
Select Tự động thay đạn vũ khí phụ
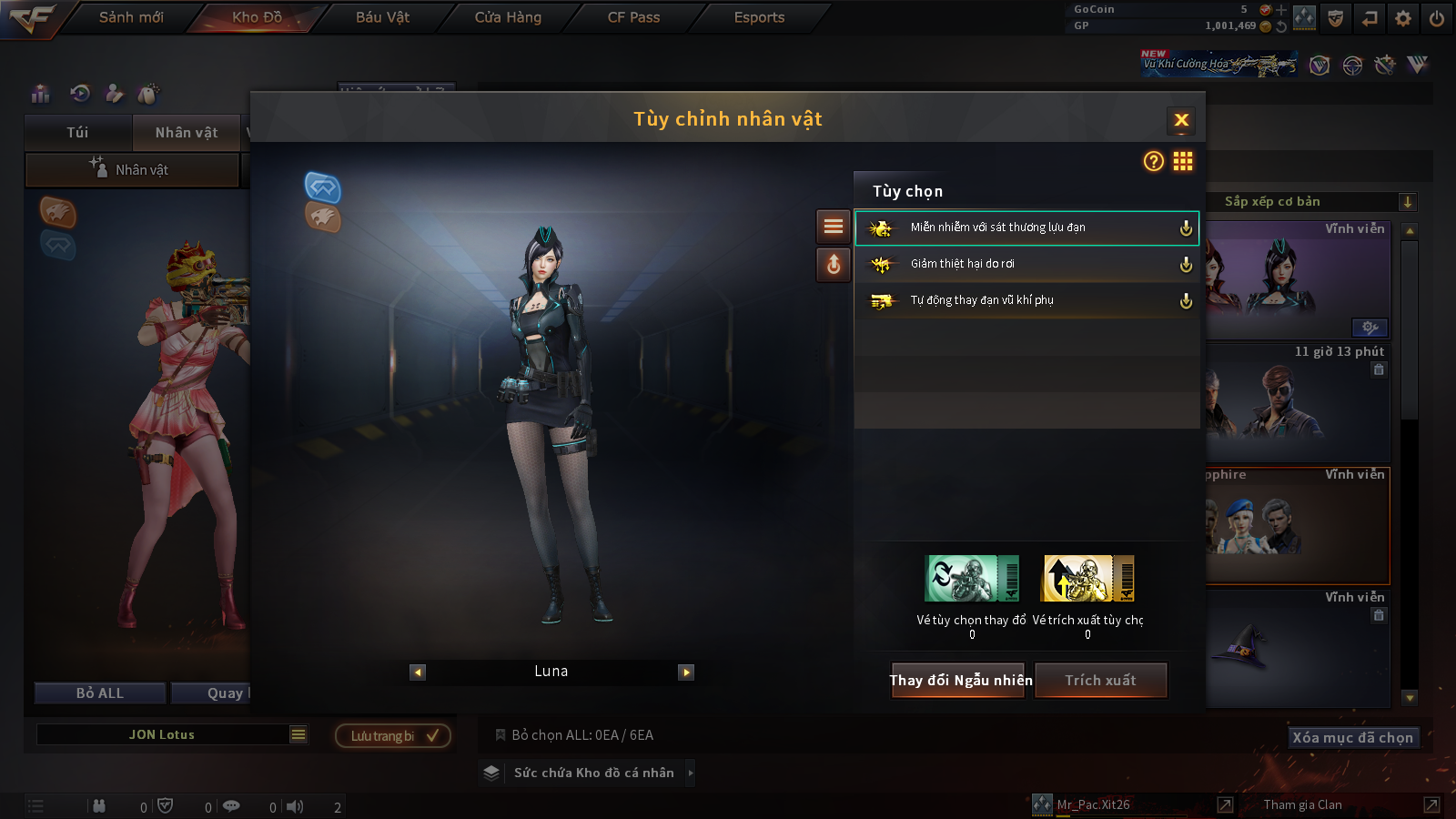[x=1026, y=300]
